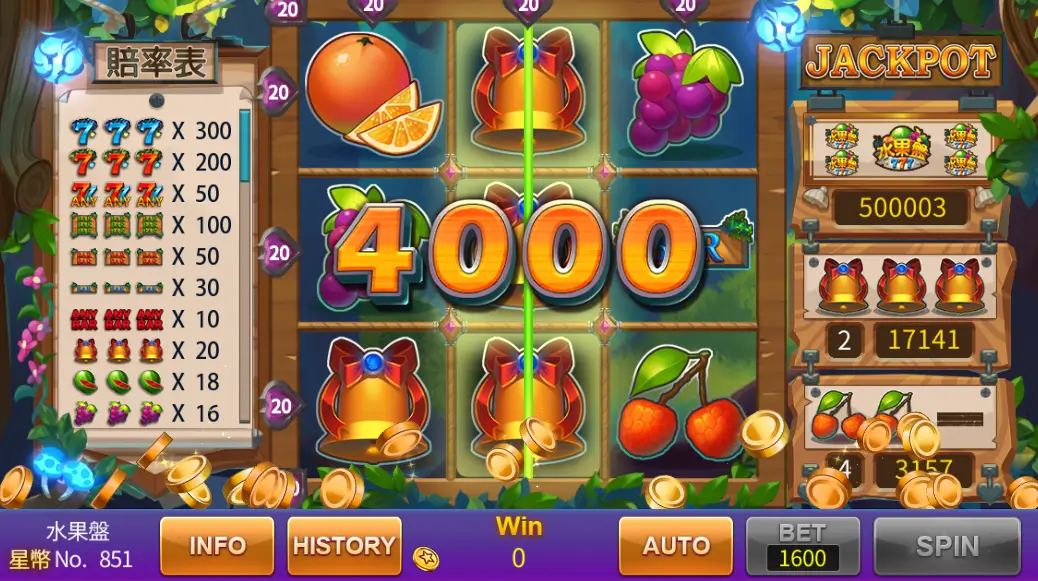
Task: Change the BET amount of 1600
Action: pyautogui.click(x=802, y=546)
